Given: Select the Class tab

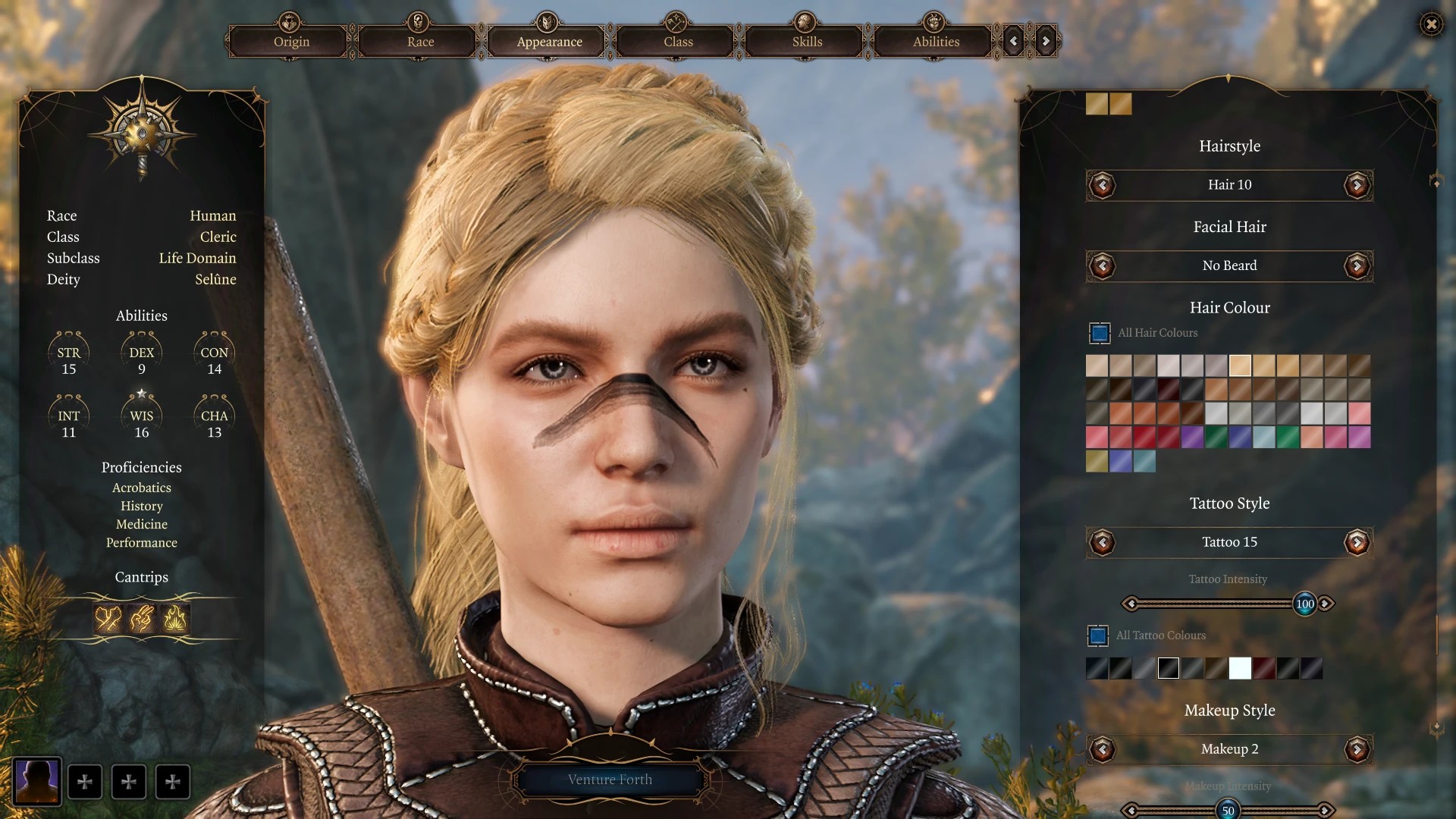Looking at the screenshot, I should tap(678, 42).
